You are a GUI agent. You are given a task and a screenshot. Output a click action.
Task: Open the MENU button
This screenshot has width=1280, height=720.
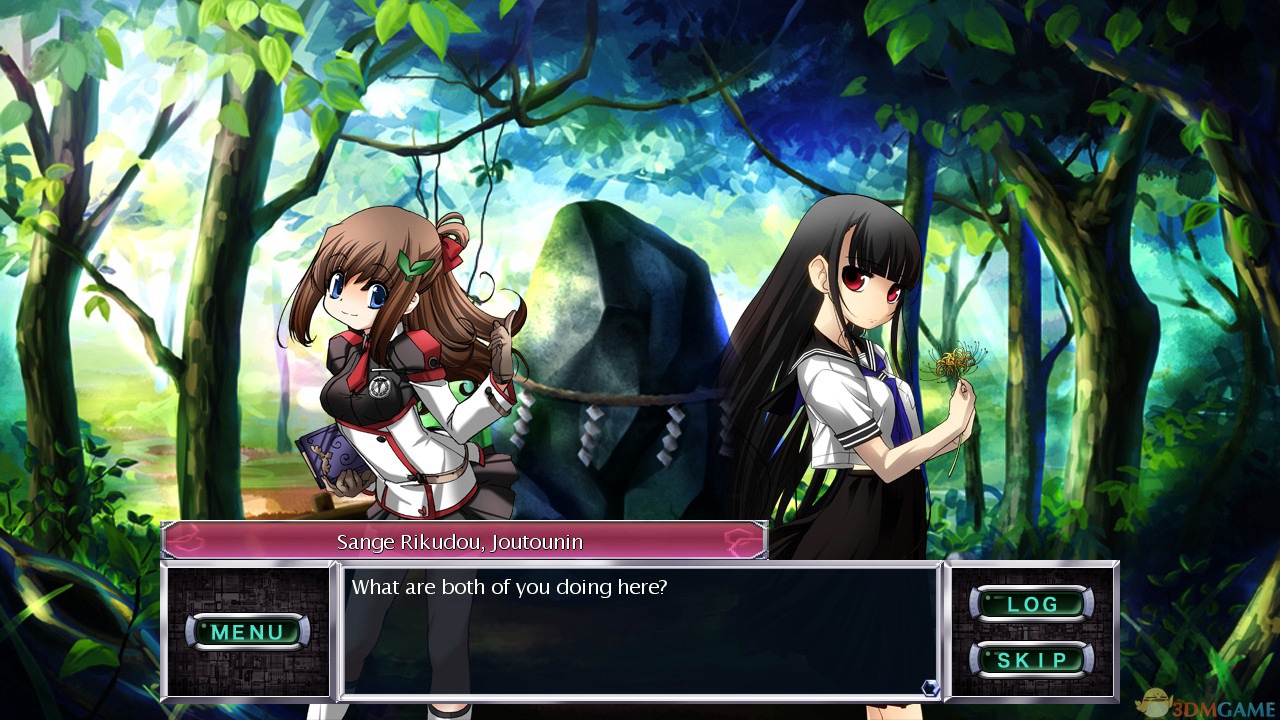pos(247,632)
